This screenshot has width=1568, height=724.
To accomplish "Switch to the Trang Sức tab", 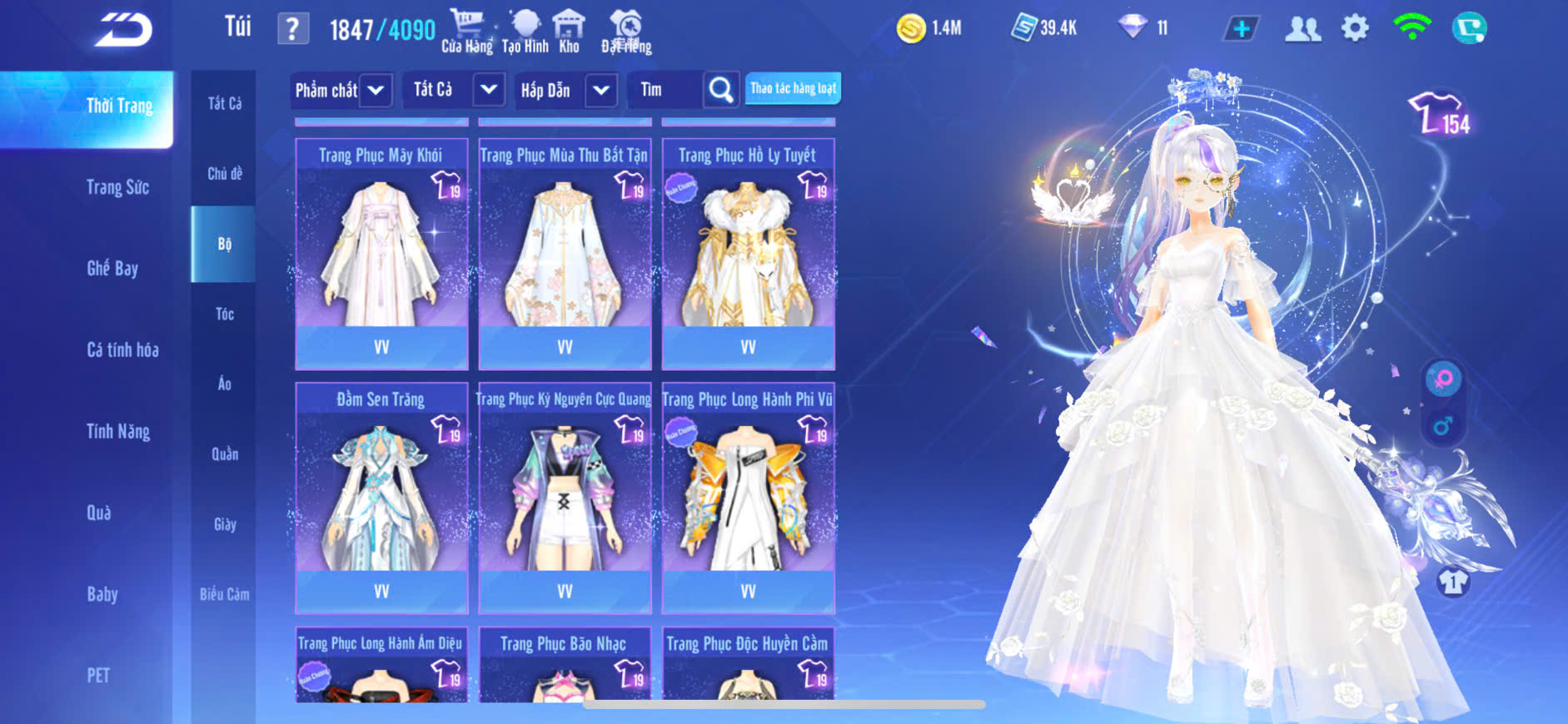I will click(x=117, y=187).
